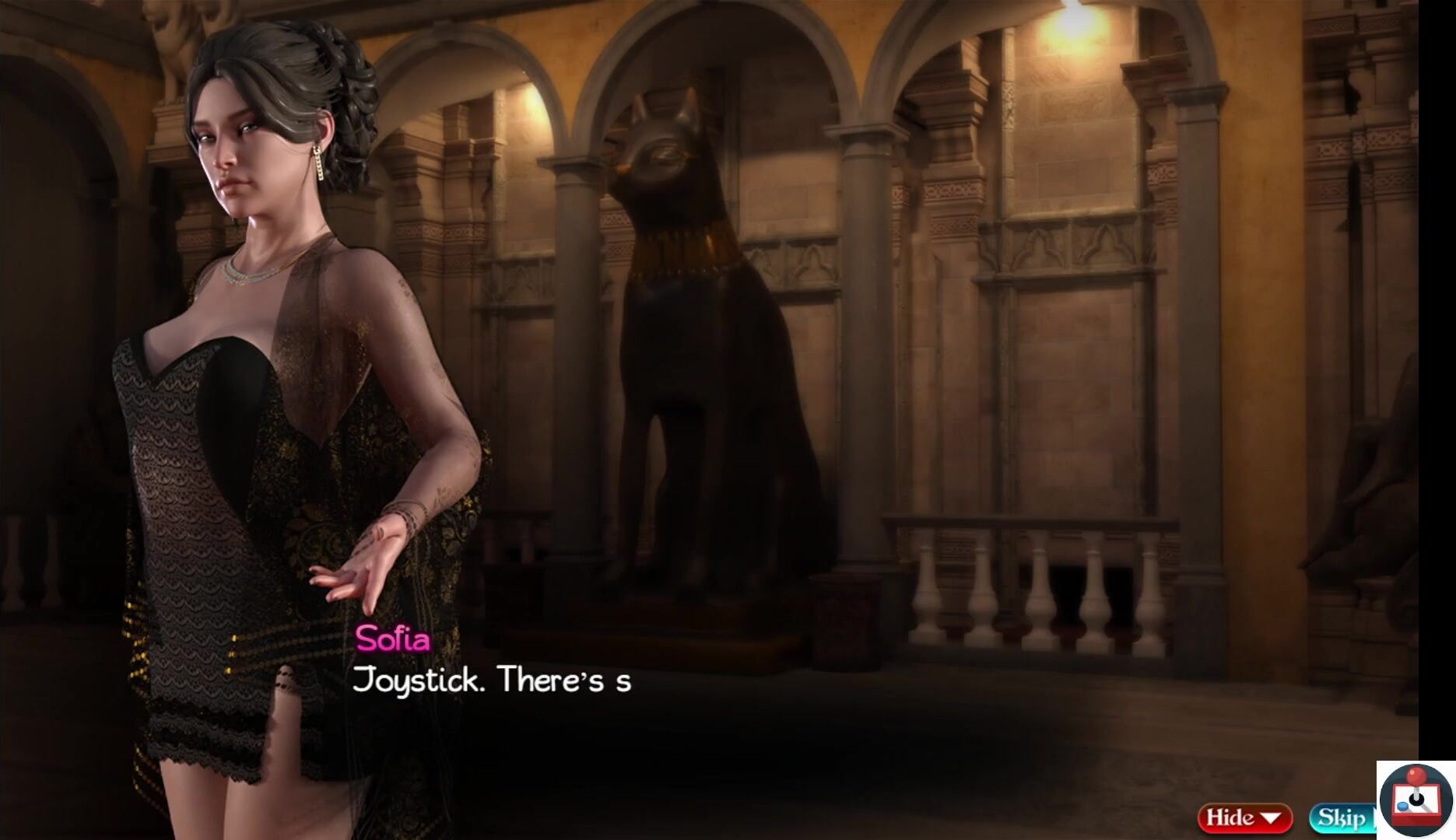Click the joystick overlay icon
Screen dimensions: 1456x840
tap(1416, 800)
